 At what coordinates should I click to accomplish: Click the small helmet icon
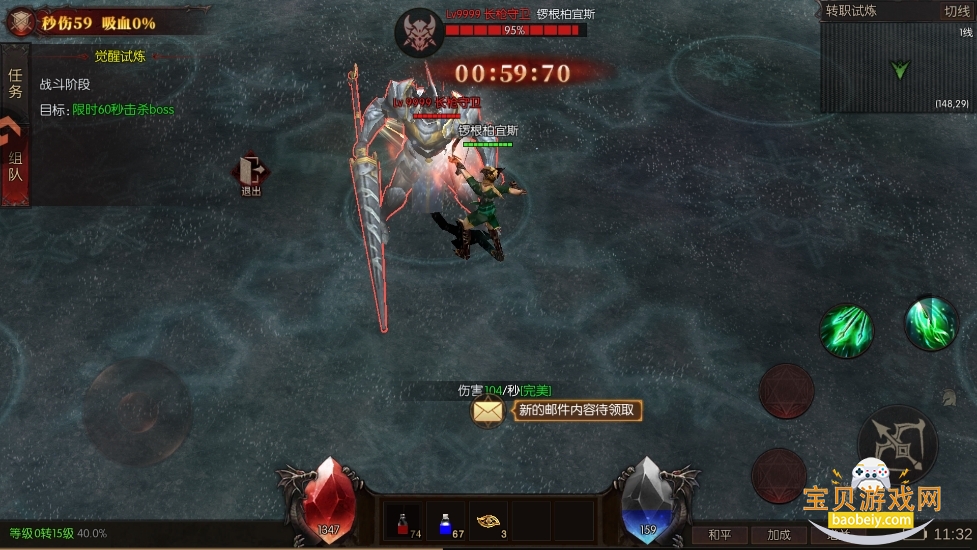(x=948, y=396)
